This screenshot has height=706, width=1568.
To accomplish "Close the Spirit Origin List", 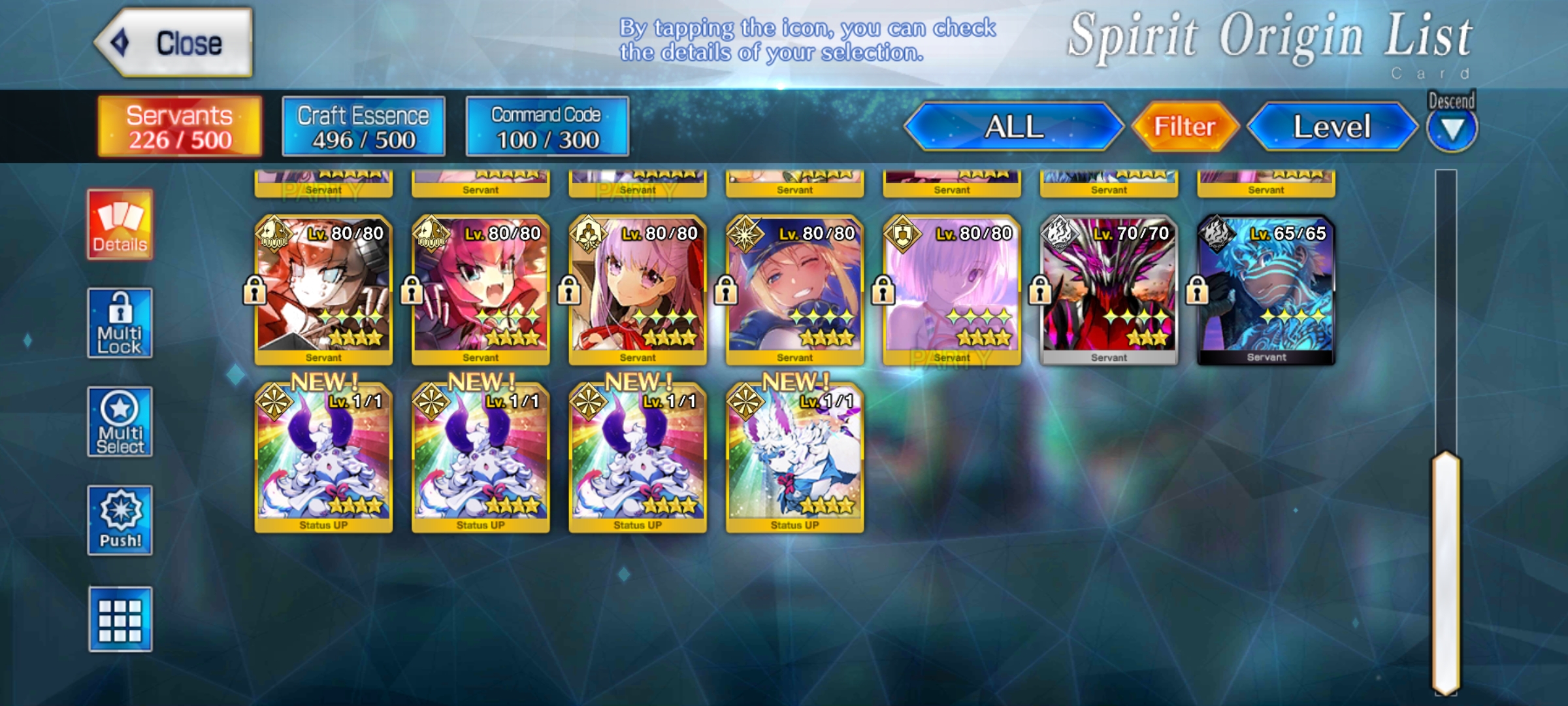I will click(174, 43).
